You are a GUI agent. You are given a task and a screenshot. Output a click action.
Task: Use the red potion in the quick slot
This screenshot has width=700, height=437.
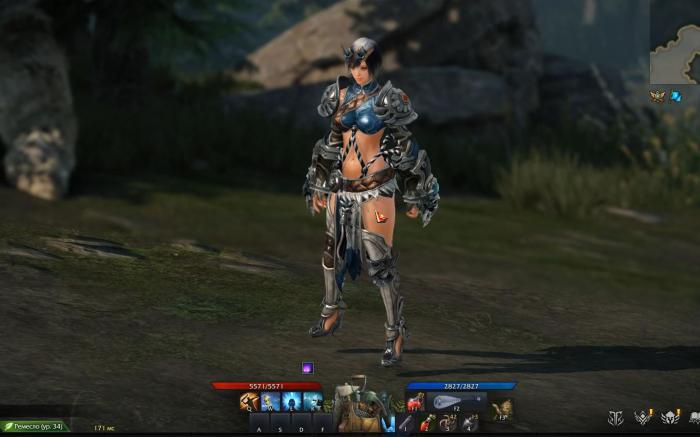coord(428,424)
